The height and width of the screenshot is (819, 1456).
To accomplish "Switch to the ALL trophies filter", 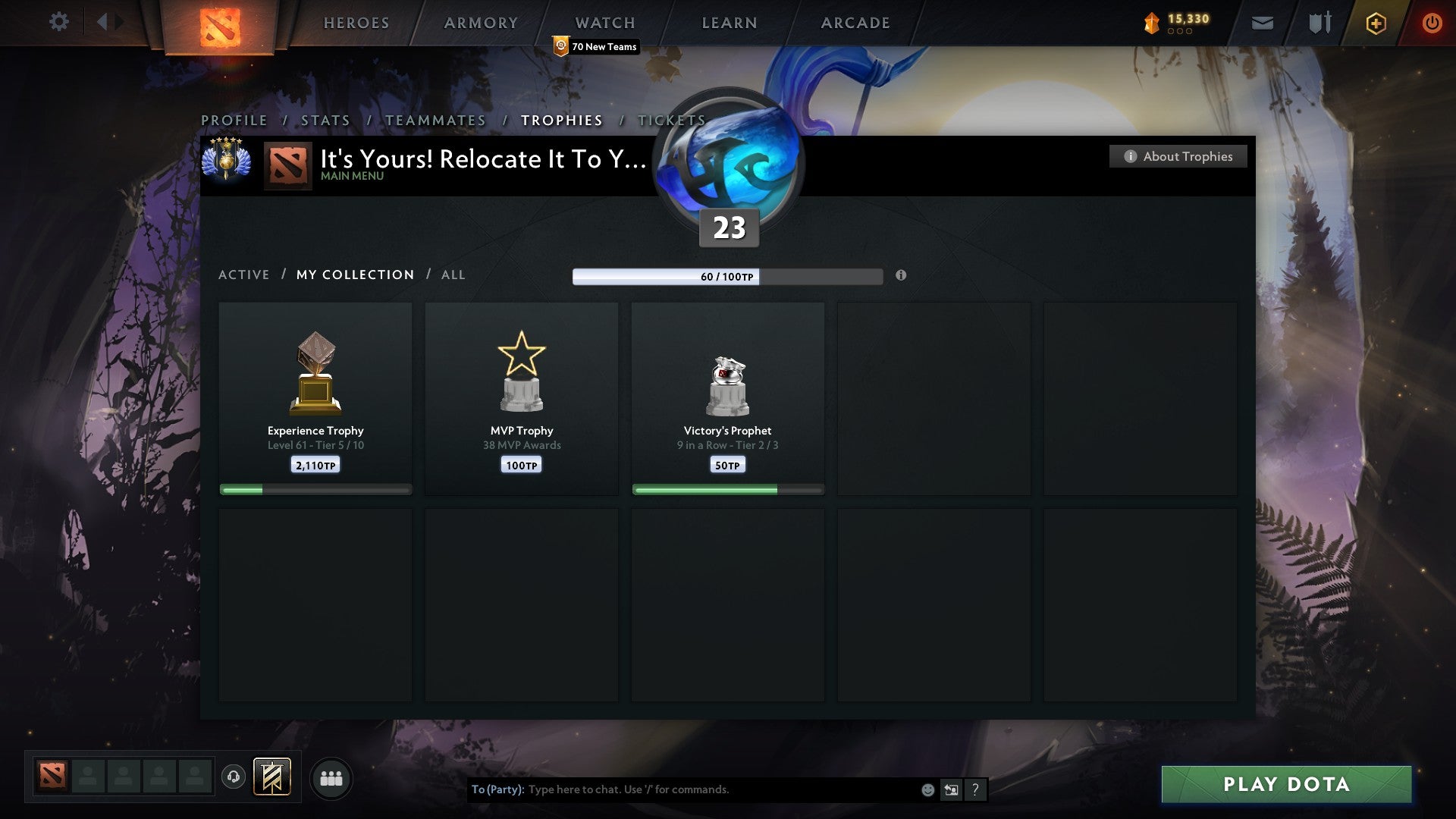I will click(x=453, y=275).
